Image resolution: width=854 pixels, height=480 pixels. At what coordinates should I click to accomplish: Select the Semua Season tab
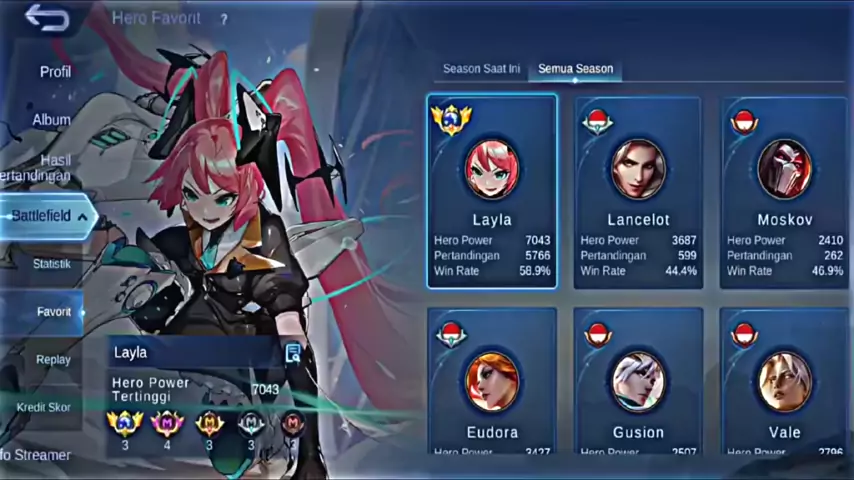tap(575, 69)
